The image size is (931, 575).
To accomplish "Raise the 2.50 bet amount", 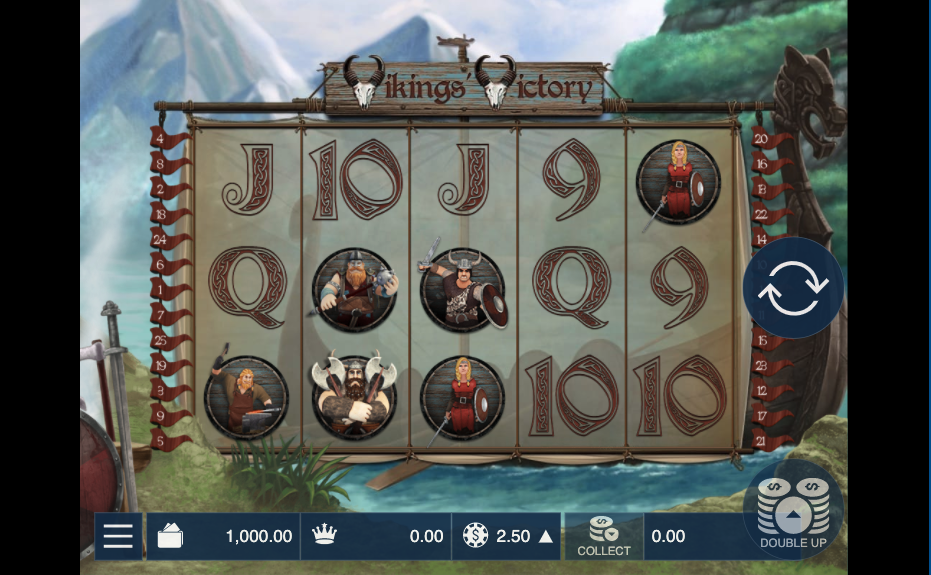I will click(546, 537).
